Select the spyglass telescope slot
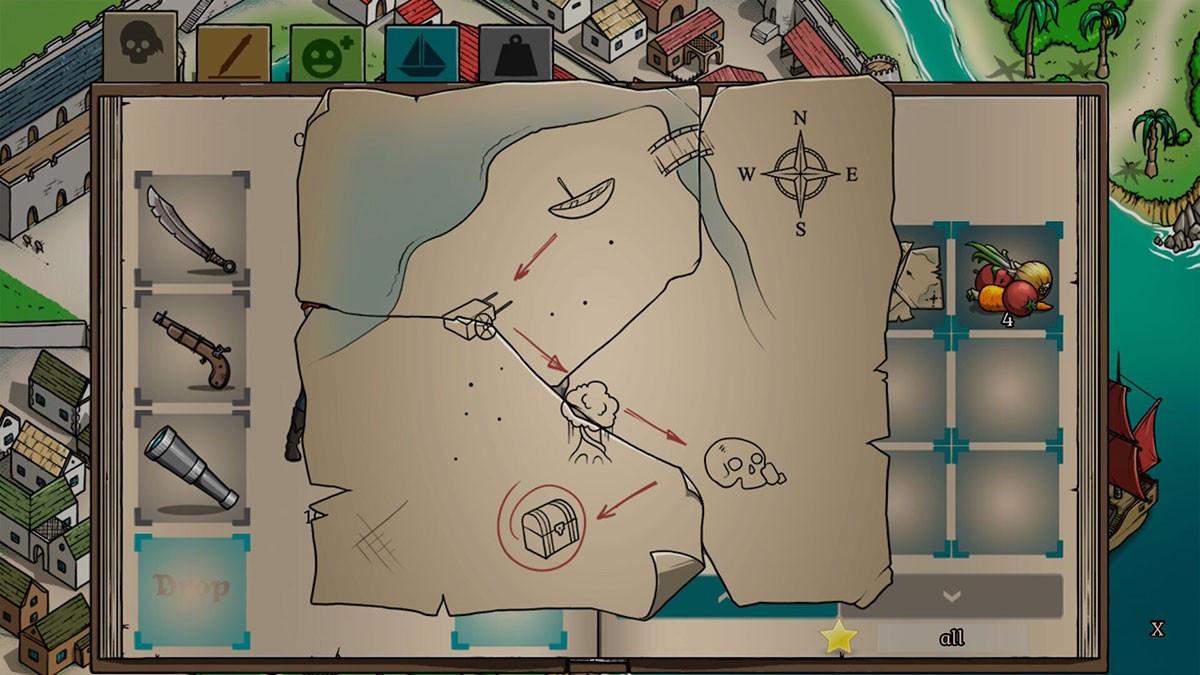 click(192, 467)
